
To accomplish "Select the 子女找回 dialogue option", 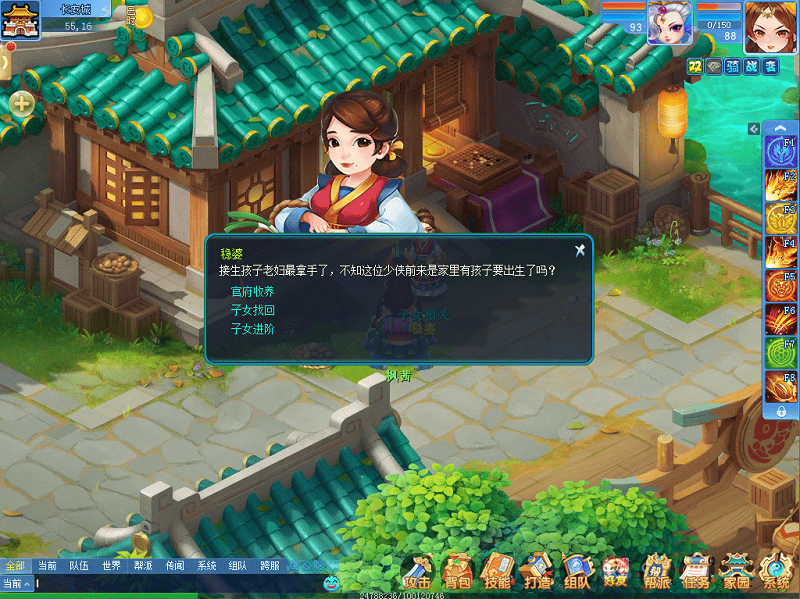I will [x=252, y=310].
